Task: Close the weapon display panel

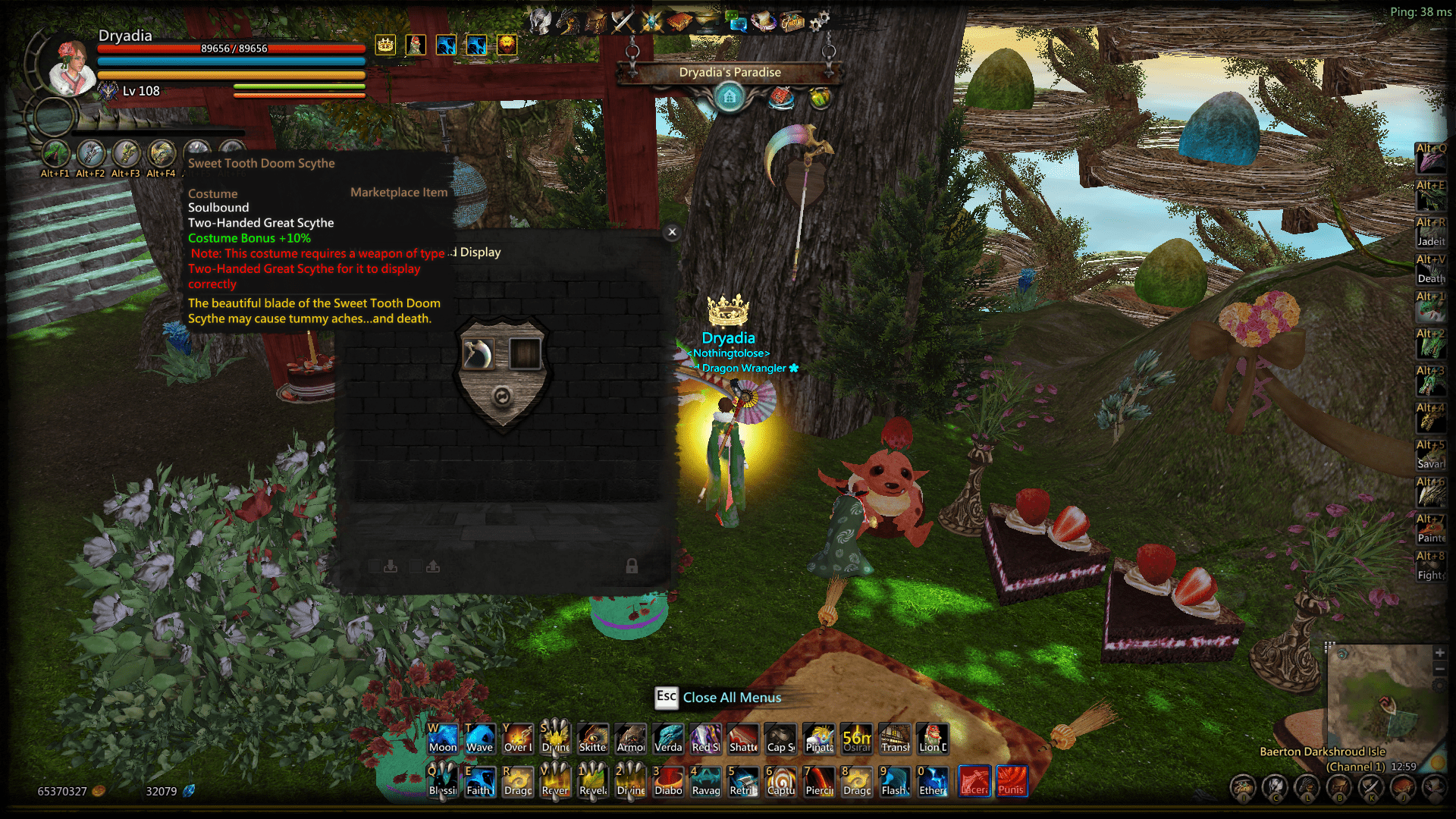Action: pyautogui.click(x=672, y=233)
